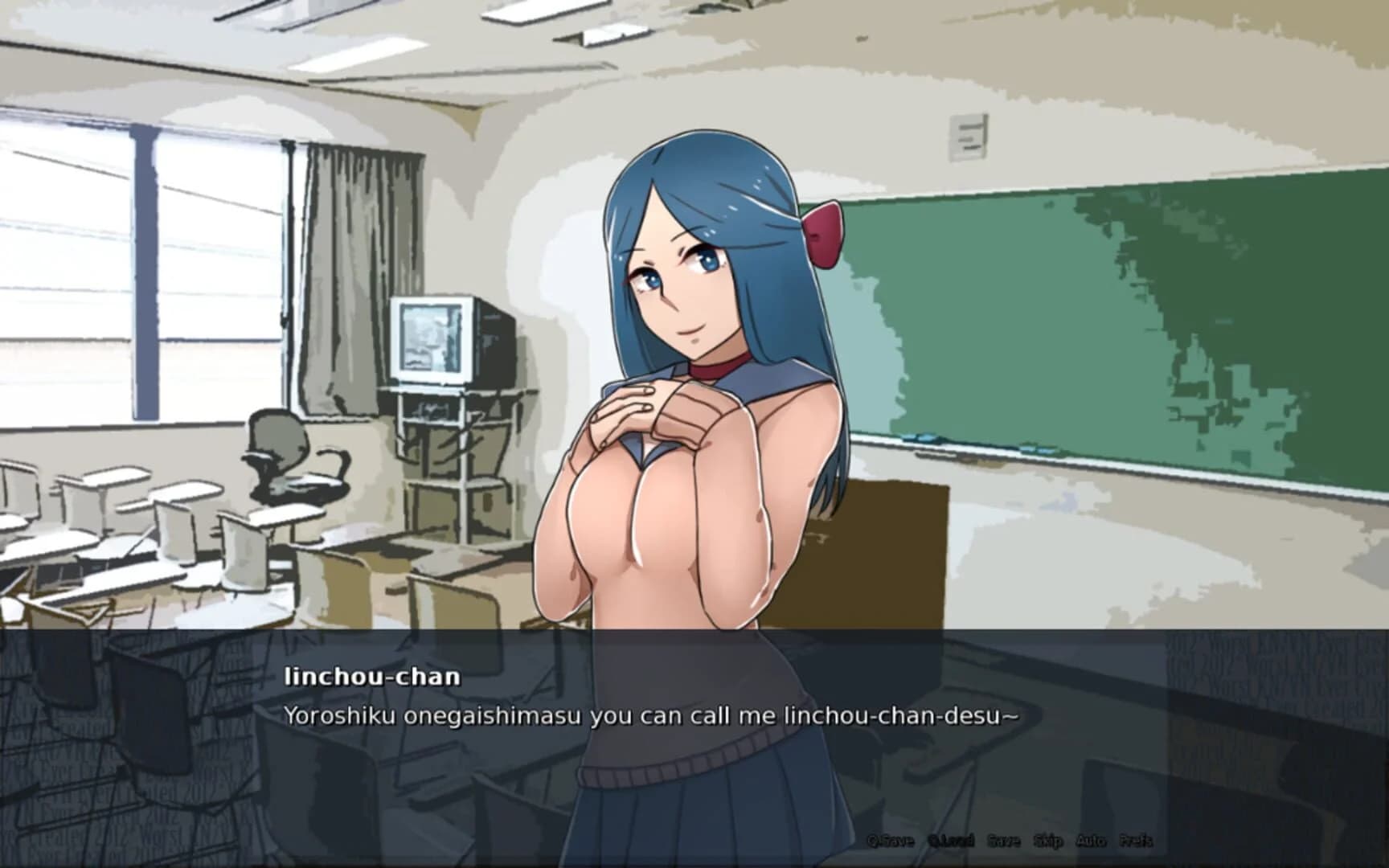Screen dimensions: 1389x868
Task: Click Q.Save to quick save progress
Action: (892, 841)
